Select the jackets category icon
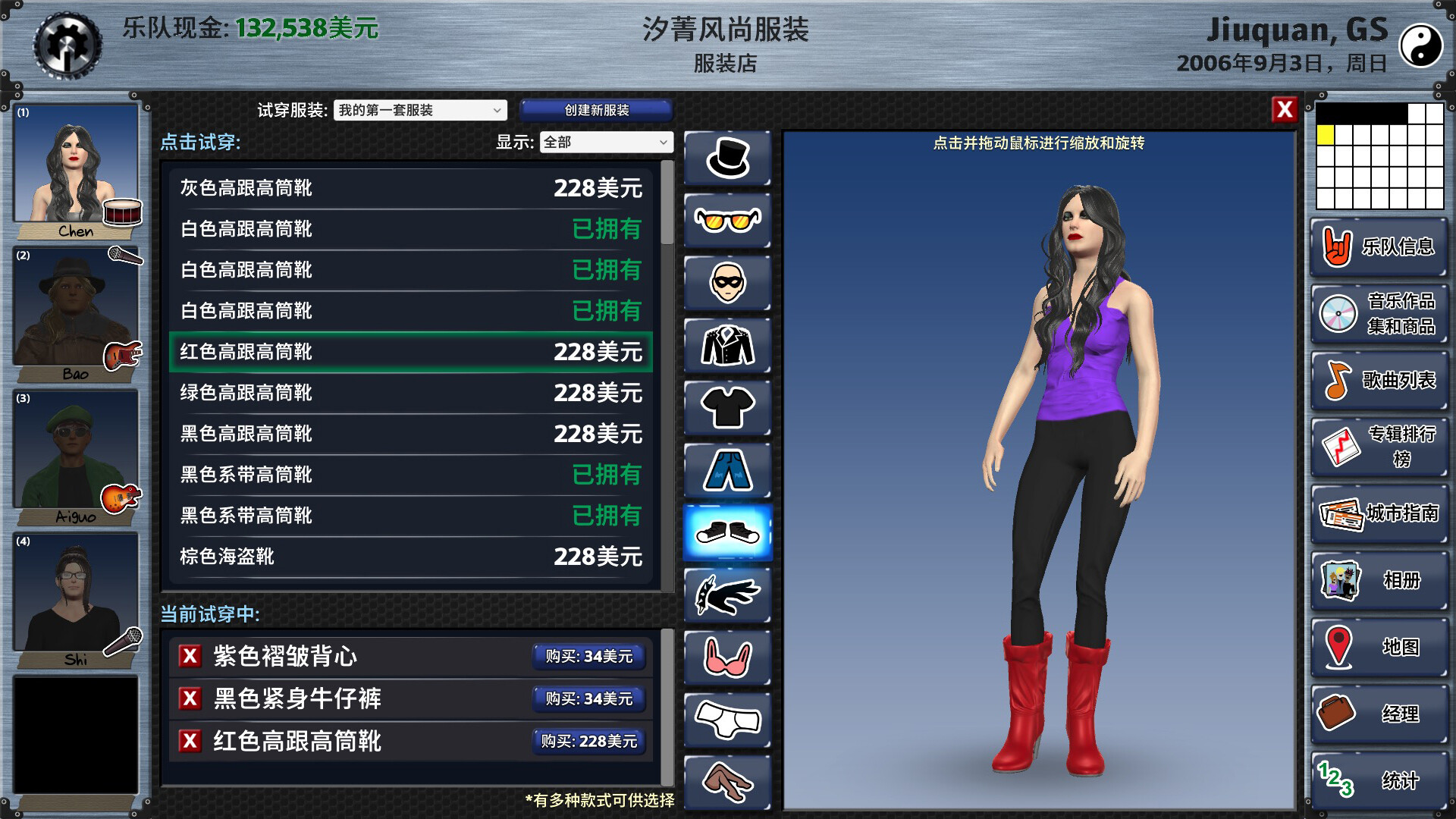The height and width of the screenshot is (819, 1456). point(727,345)
